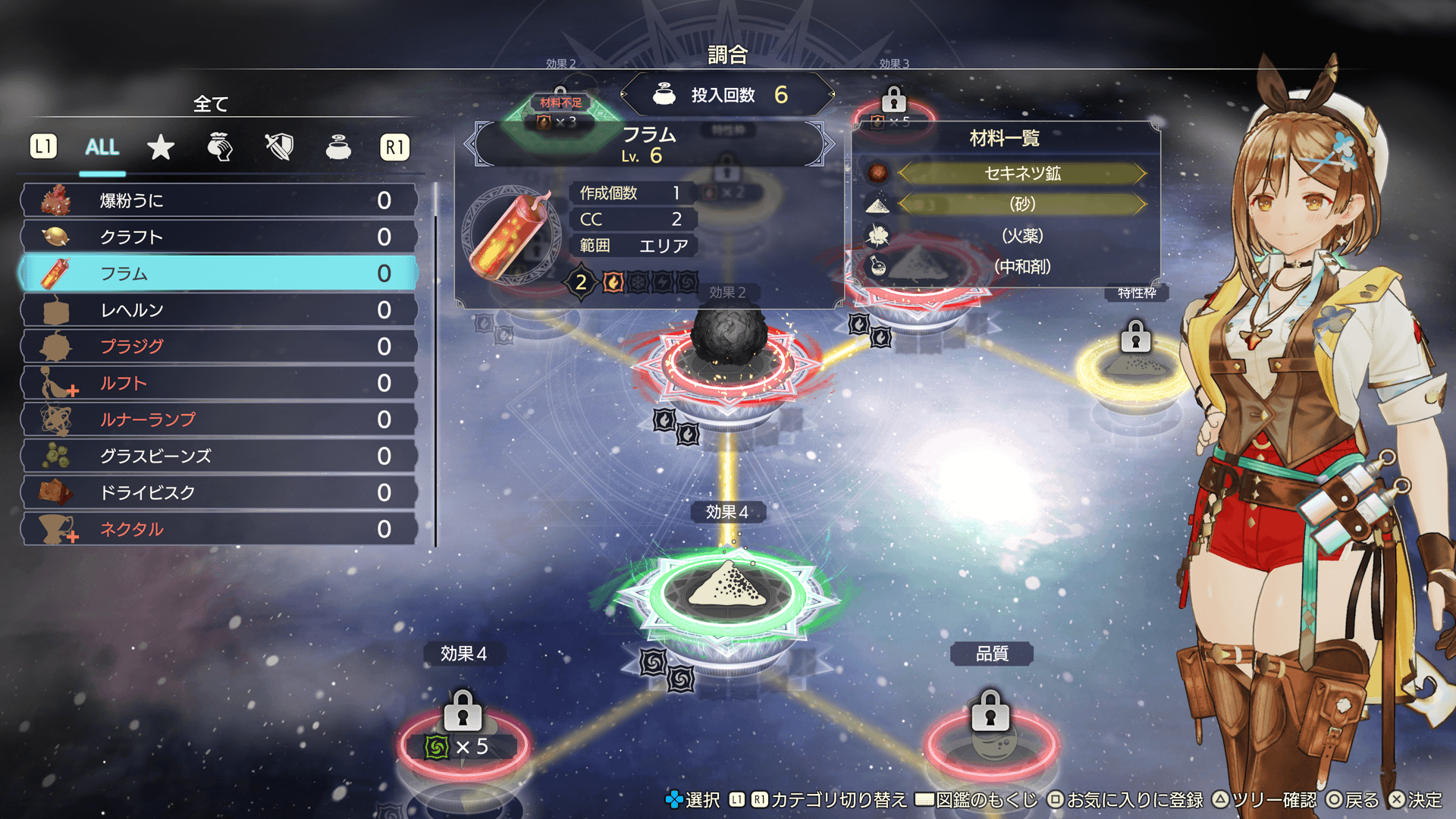Click the green 効果4 sand material node
Screen dimensions: 1456x819
click(x=728, y=590)
